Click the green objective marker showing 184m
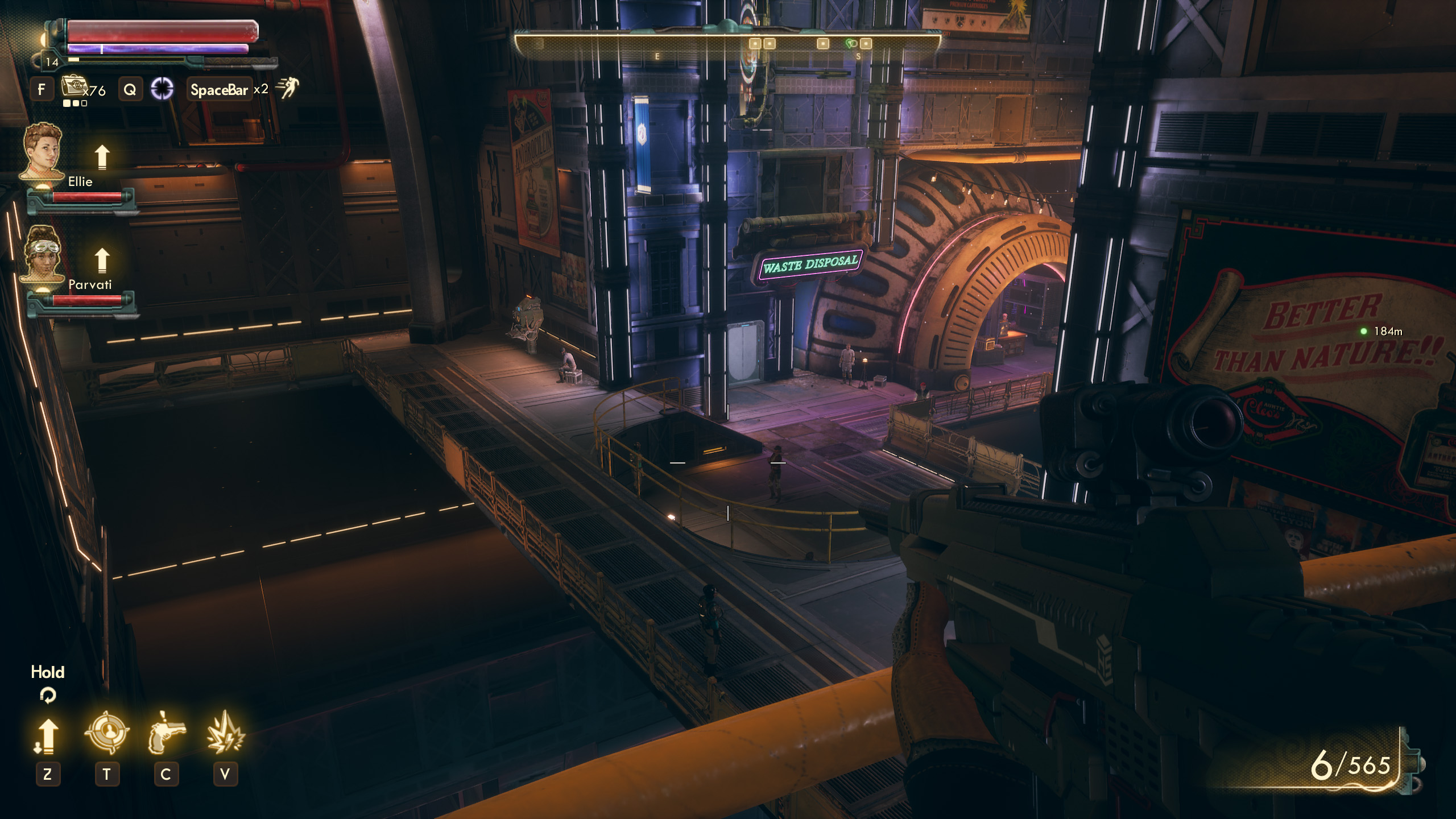 tap(1363, 331)
